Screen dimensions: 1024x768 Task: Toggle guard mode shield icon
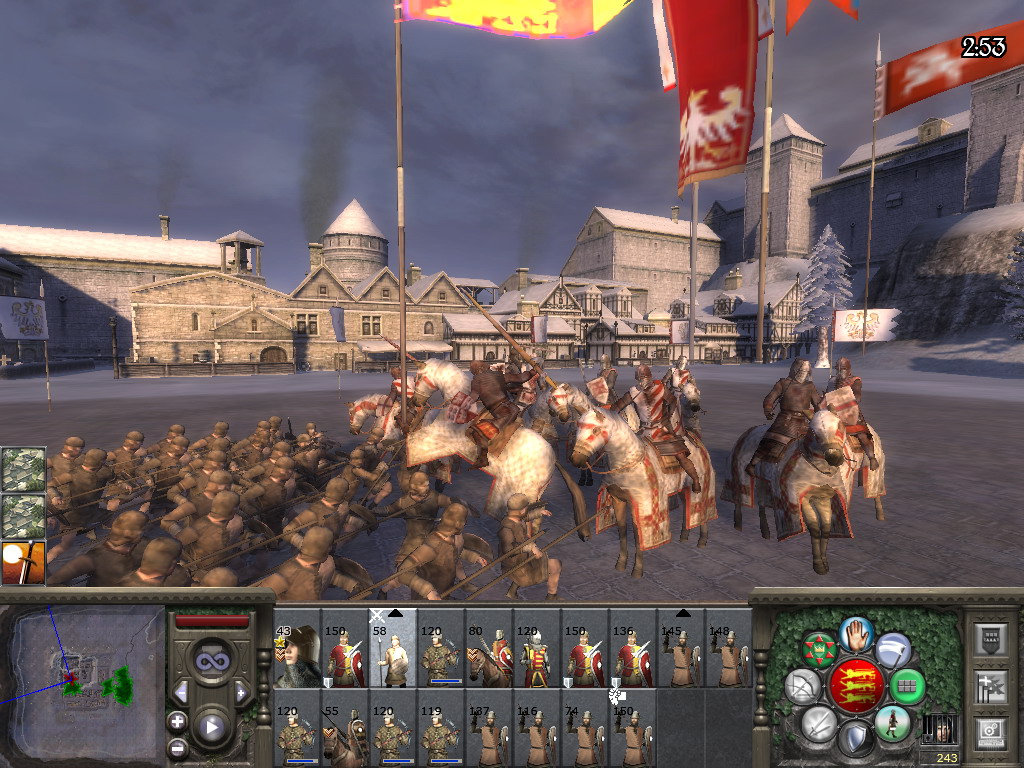pos(855,740)
